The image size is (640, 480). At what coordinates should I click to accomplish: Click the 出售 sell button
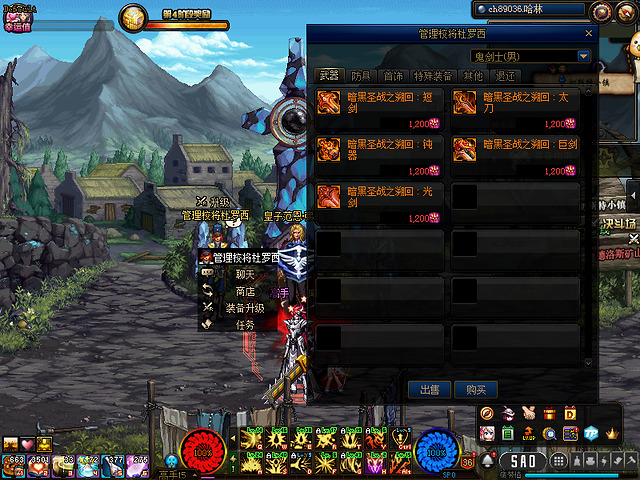430,389
